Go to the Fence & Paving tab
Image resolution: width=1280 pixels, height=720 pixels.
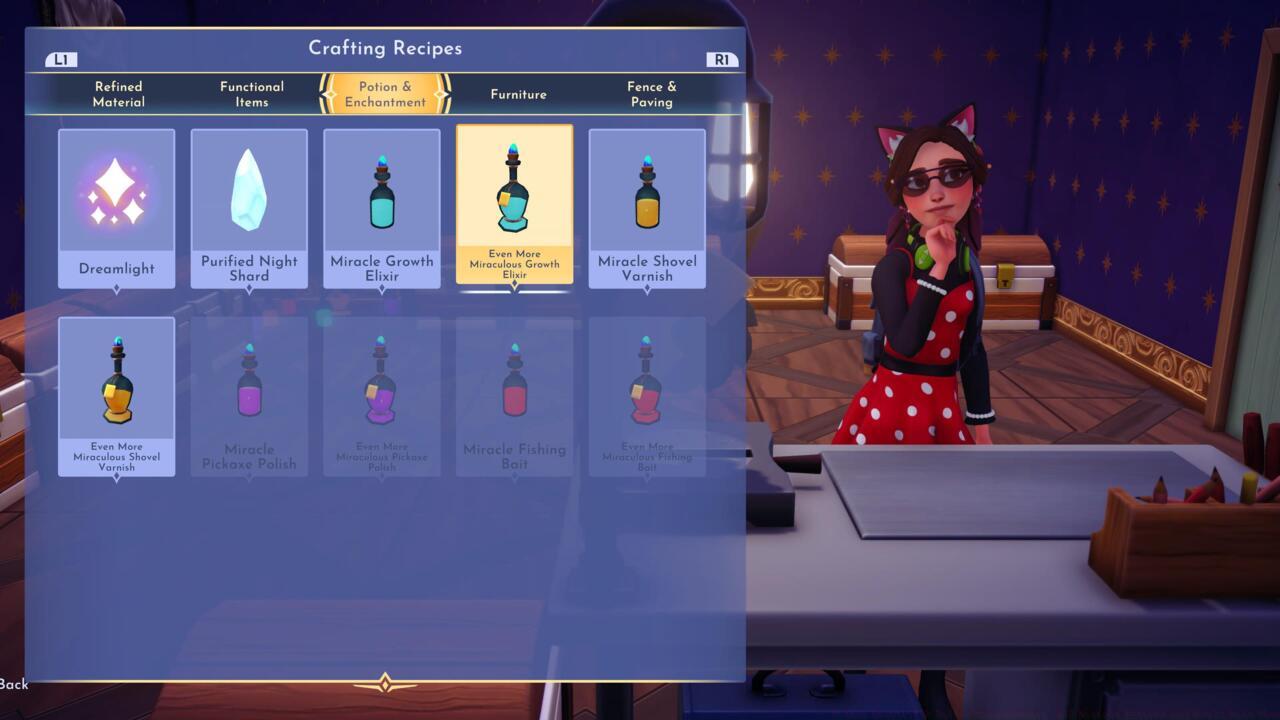(651, 94)
